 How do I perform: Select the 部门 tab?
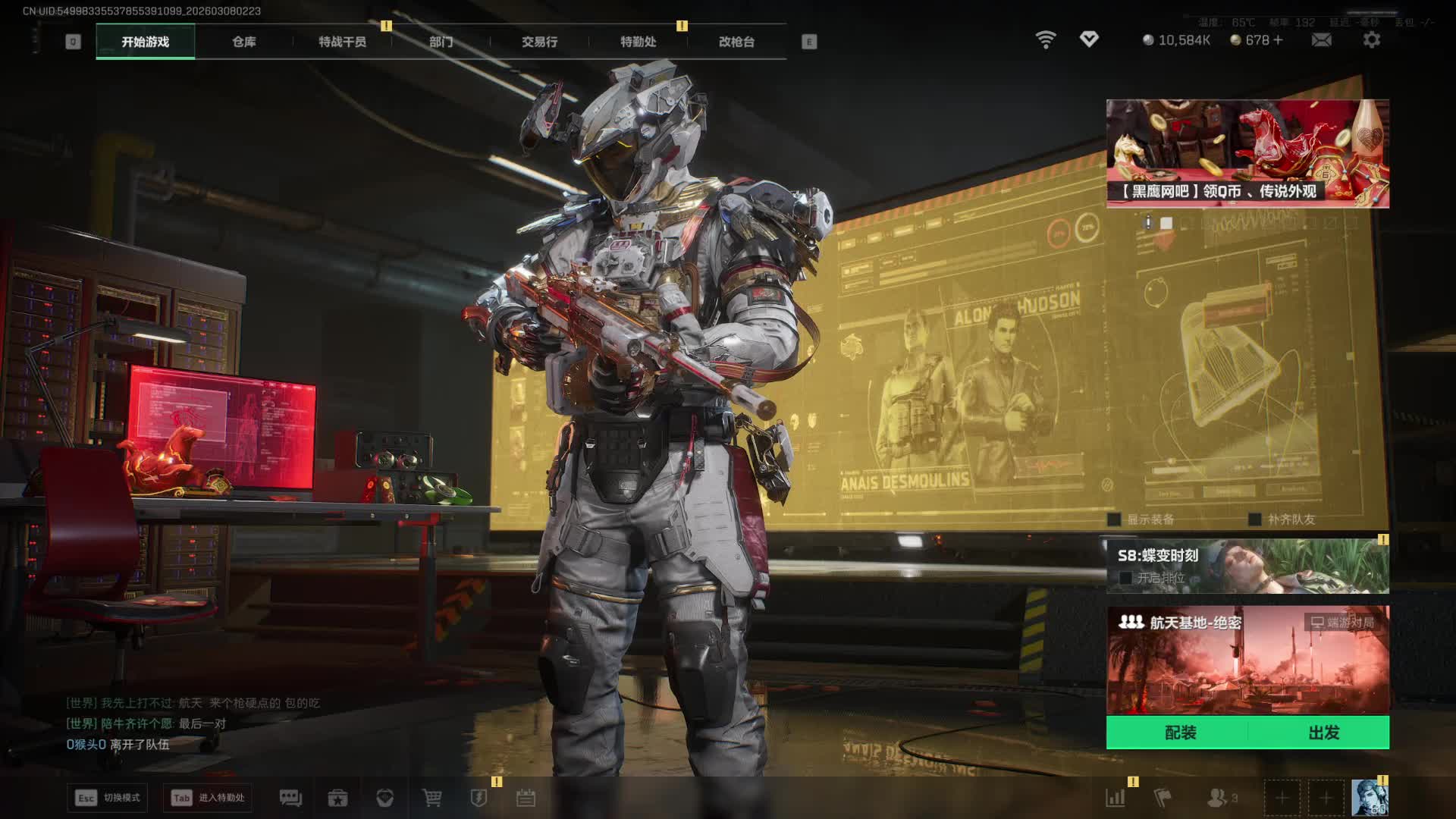point(441,42)
